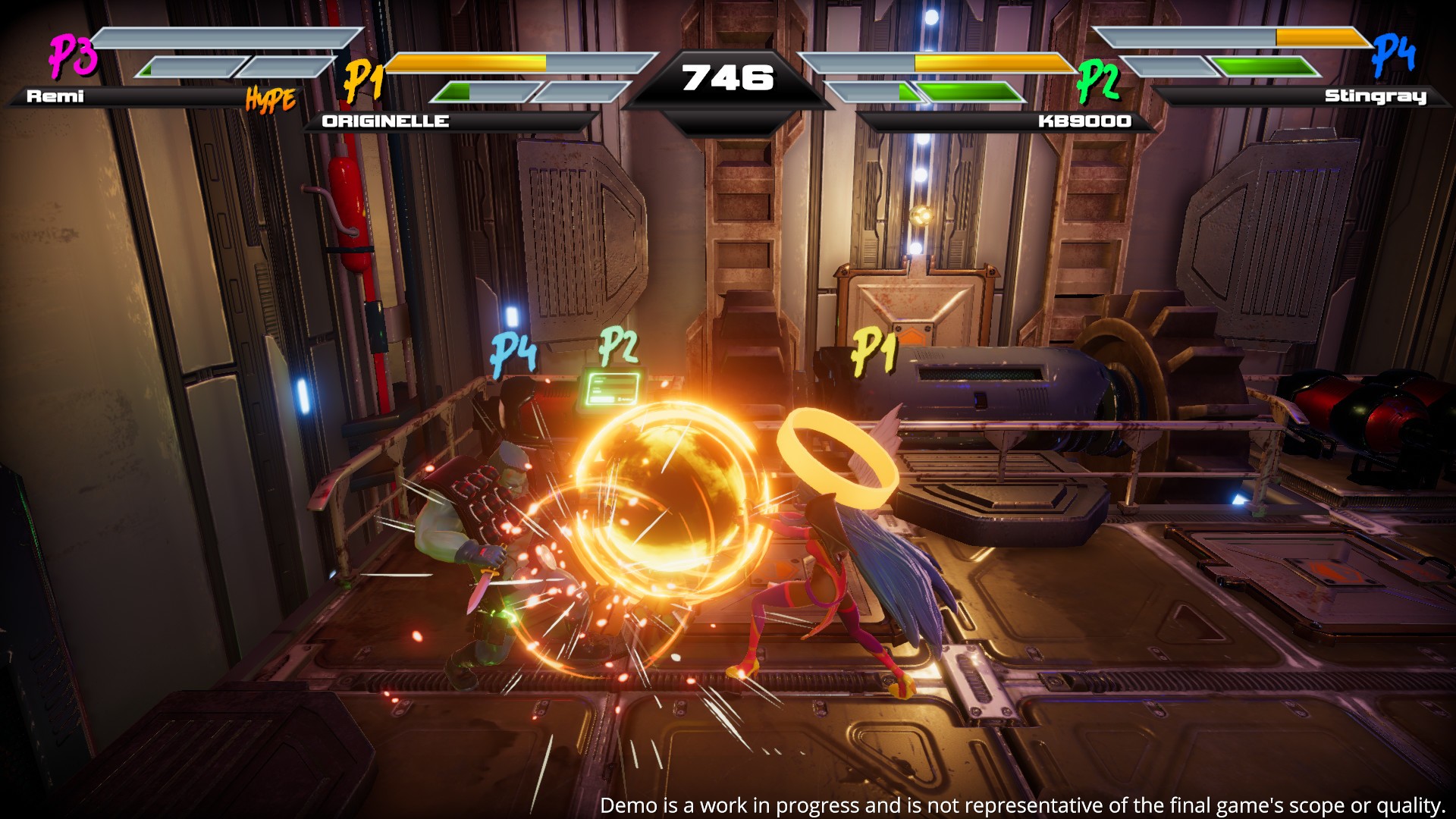Click the blue P4 player indicator top right
The height and width of the screenshot is (819, 1456).
pyautogui.click(x=1392, y=55)
